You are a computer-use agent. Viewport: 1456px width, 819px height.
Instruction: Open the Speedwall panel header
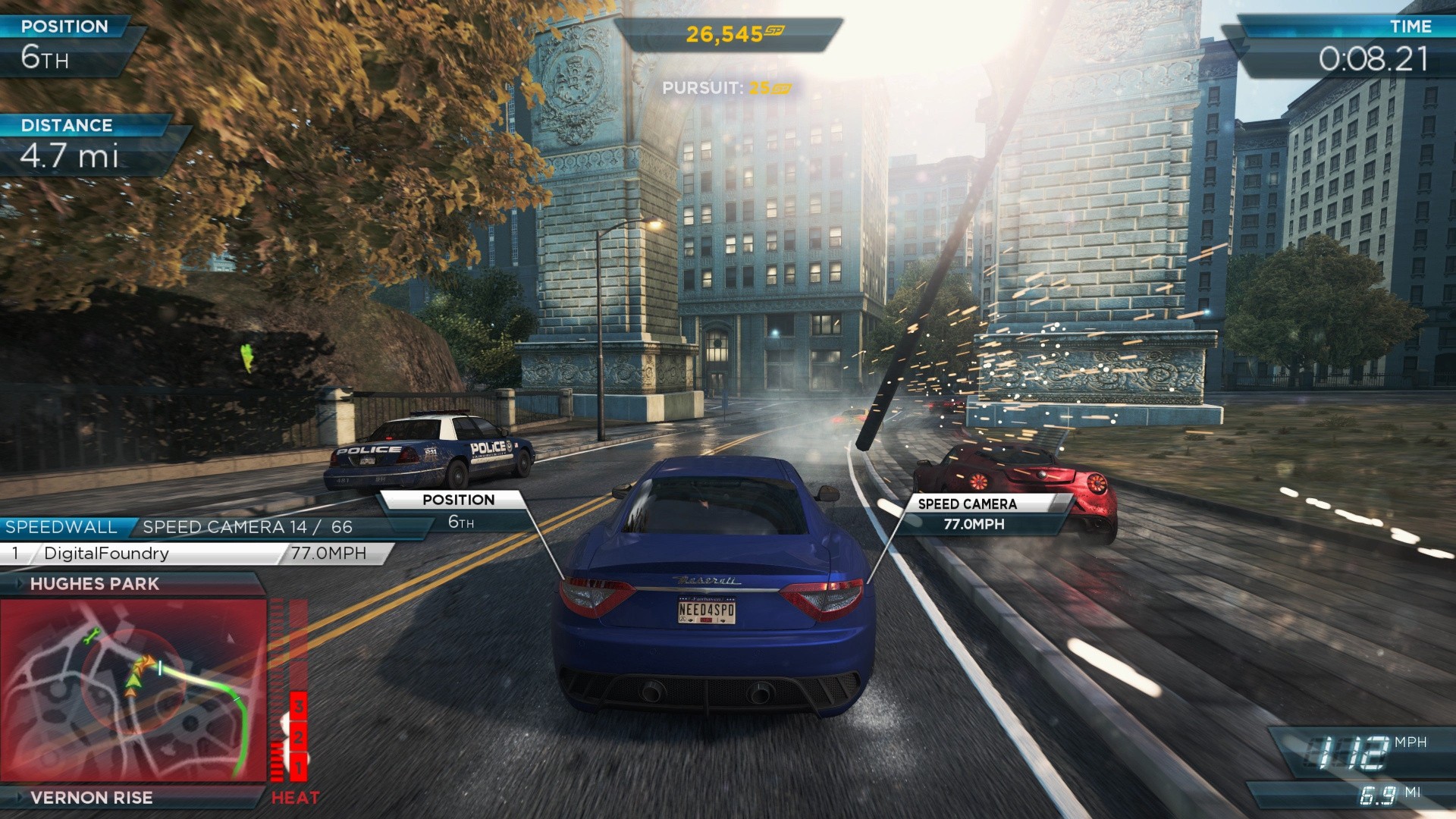pos(62,527)
